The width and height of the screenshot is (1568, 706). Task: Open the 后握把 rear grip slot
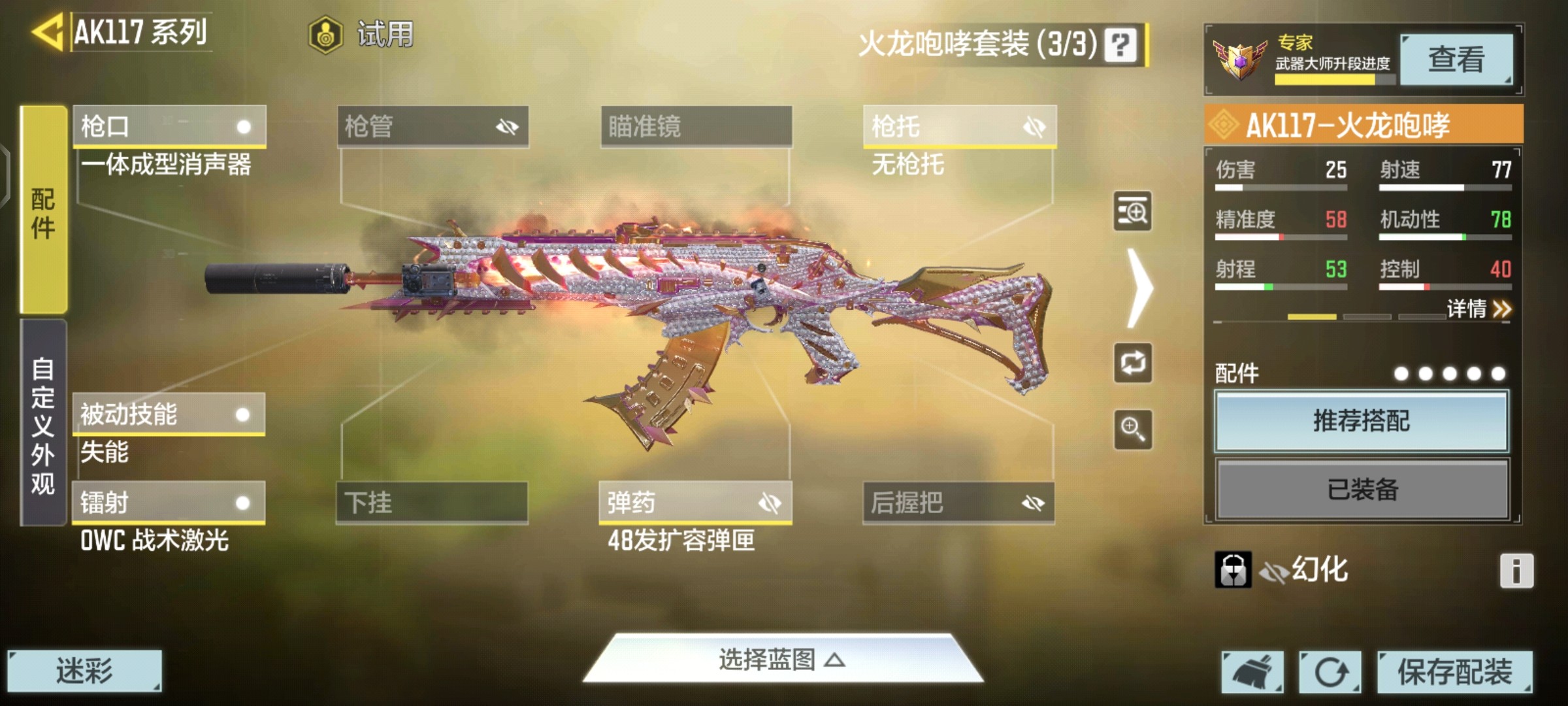point(958,503)
